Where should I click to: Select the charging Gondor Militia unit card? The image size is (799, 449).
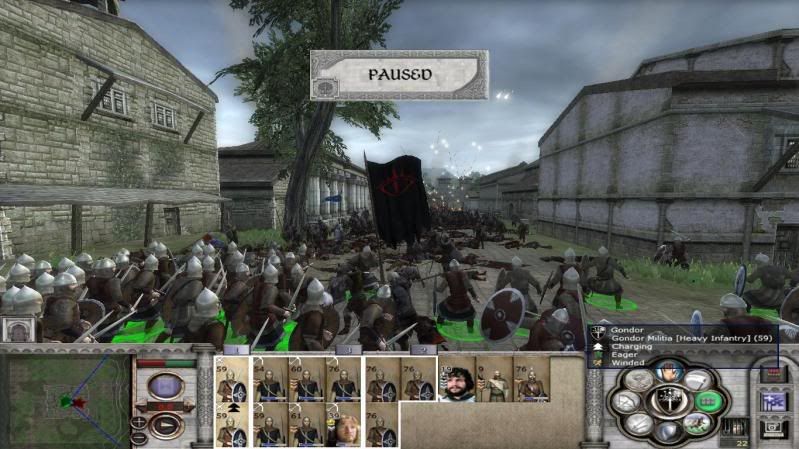point(232,426)
